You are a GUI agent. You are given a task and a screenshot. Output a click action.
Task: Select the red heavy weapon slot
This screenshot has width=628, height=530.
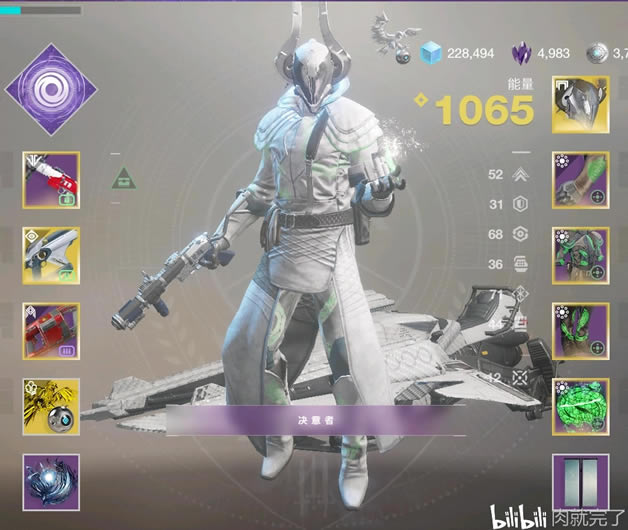[x=51, y=331]
